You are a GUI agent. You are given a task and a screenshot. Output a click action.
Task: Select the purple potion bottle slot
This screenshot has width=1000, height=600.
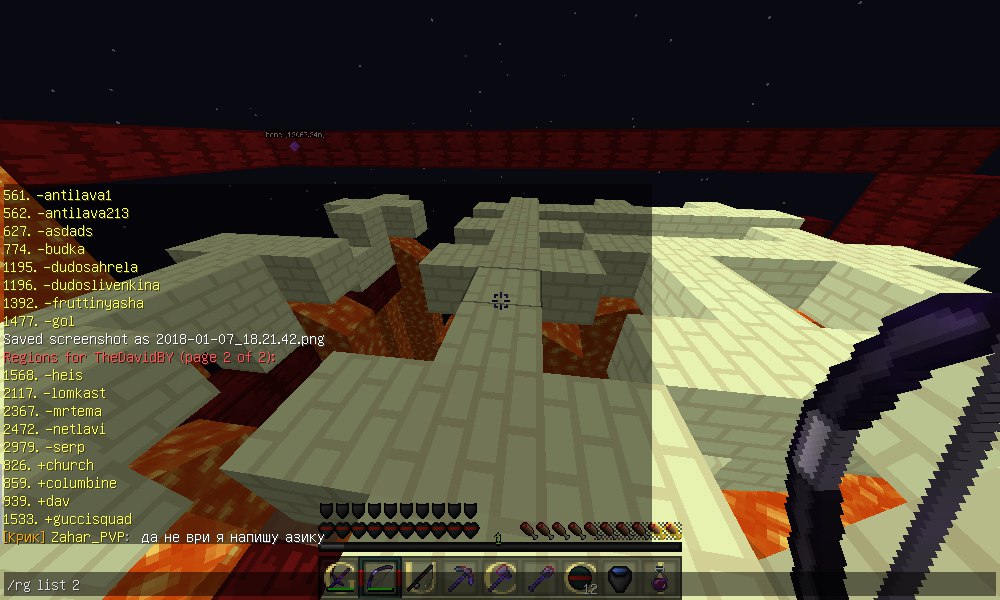(660, 578)
